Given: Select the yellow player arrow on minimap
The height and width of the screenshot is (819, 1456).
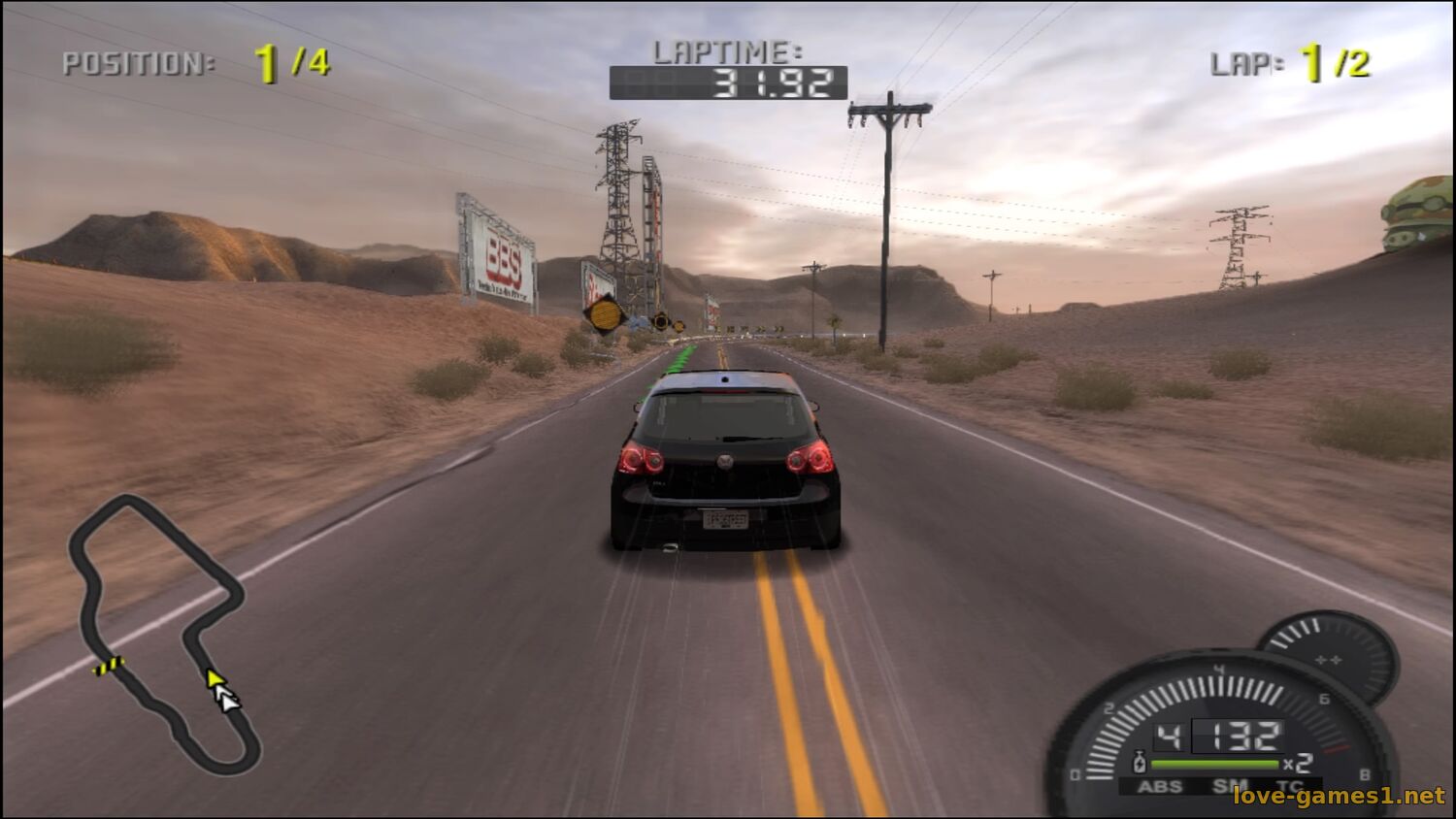Looking at the screenshot, I should [x=214, y=678].
